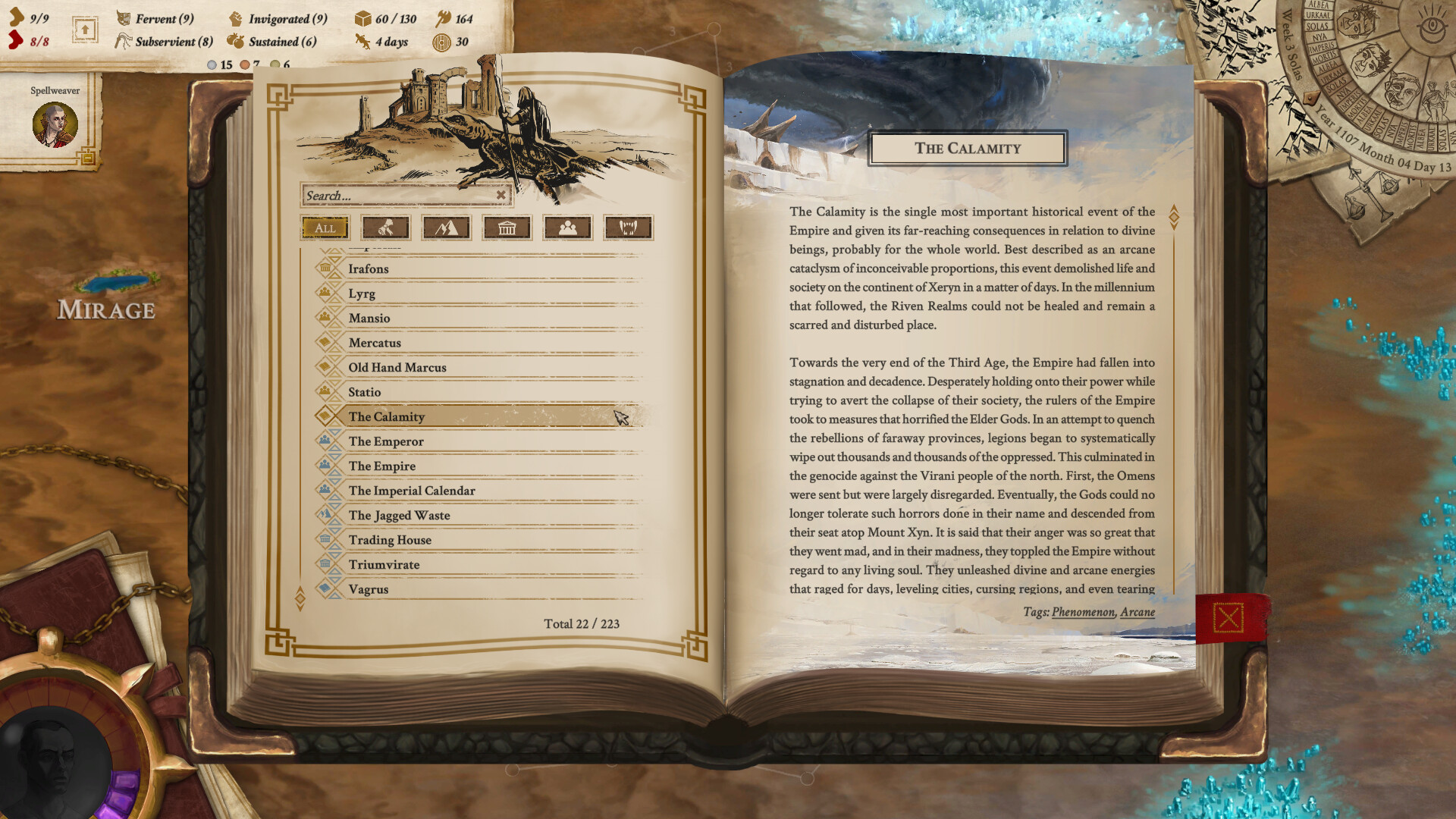Select the temple organizations filter icon
This screenshot has height=819, width=1456.
[507, 227]
